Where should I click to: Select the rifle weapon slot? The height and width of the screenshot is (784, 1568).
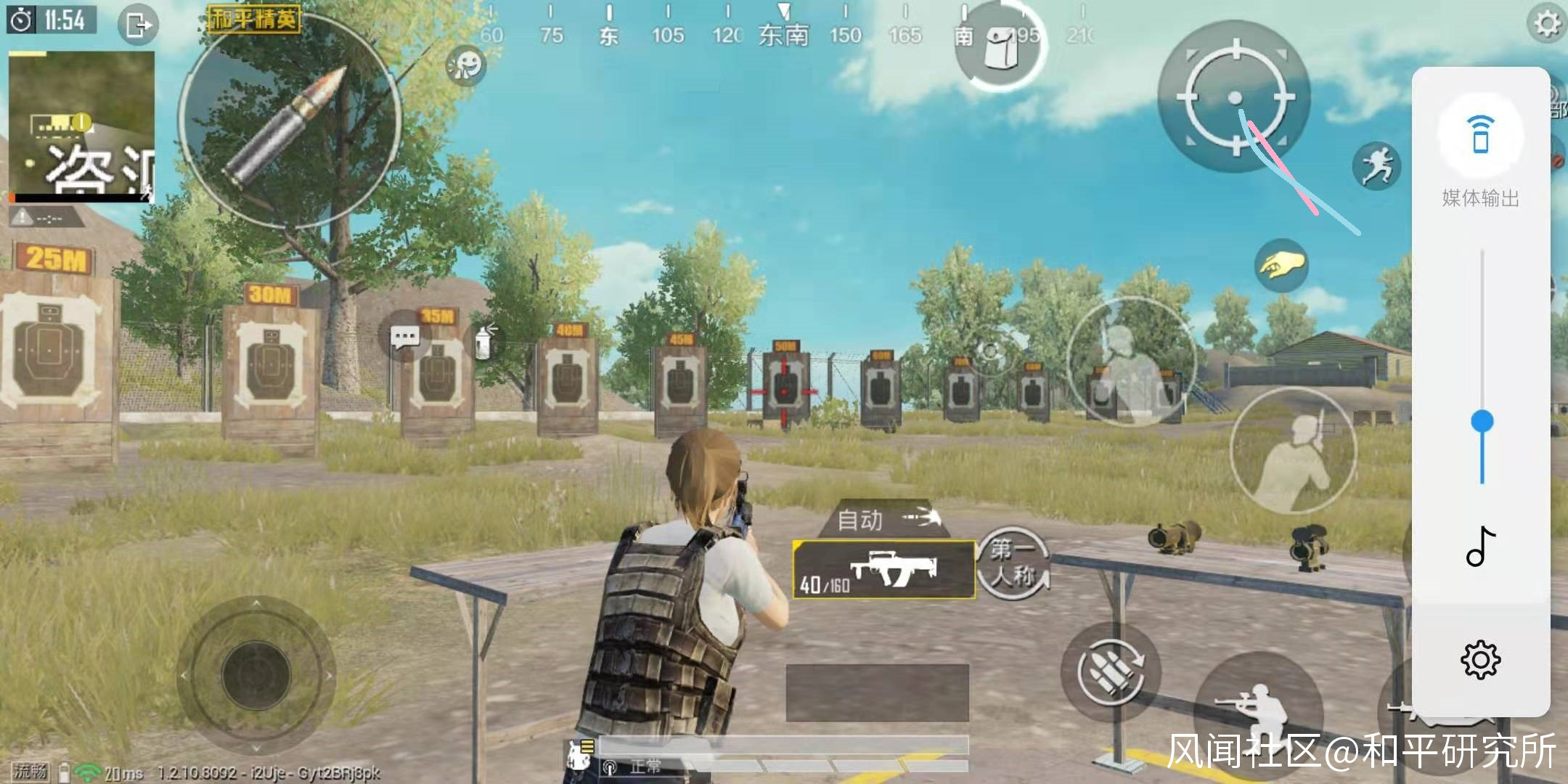(x=883, y=570)
